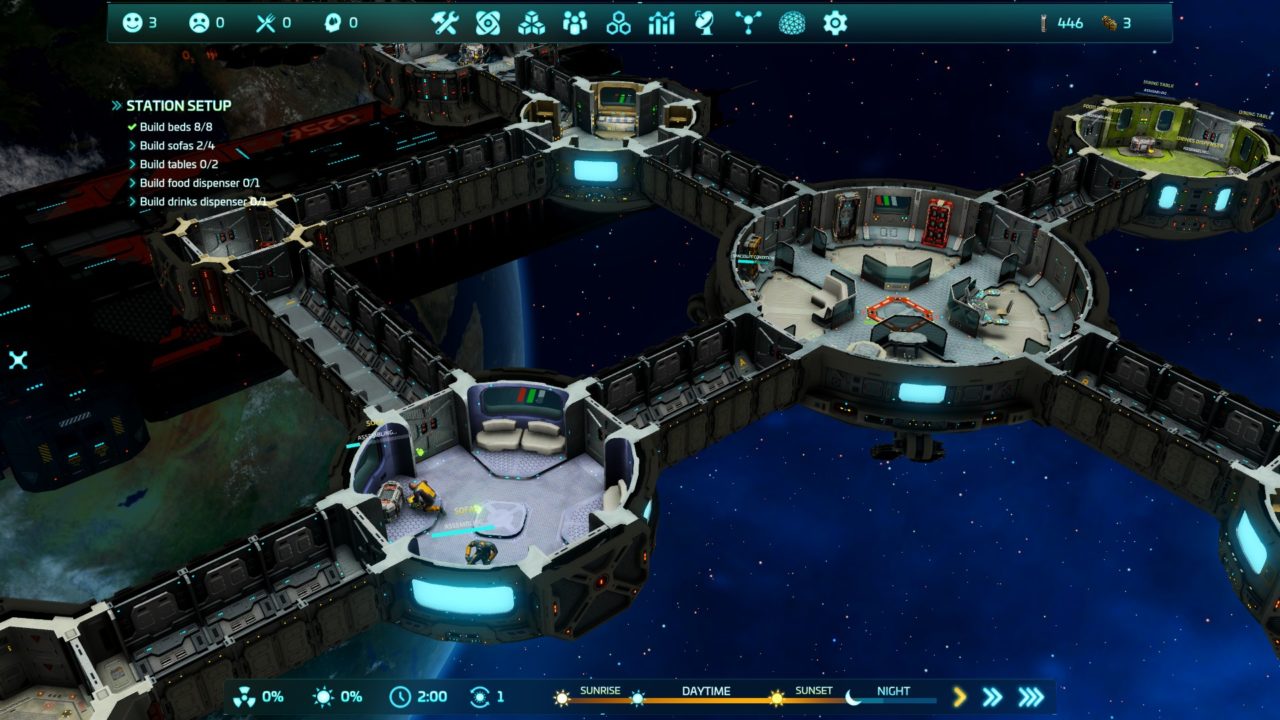Open the gear settings menu
The width and height of the screenshot is (1280, 720).
click(x=835, y=23)
